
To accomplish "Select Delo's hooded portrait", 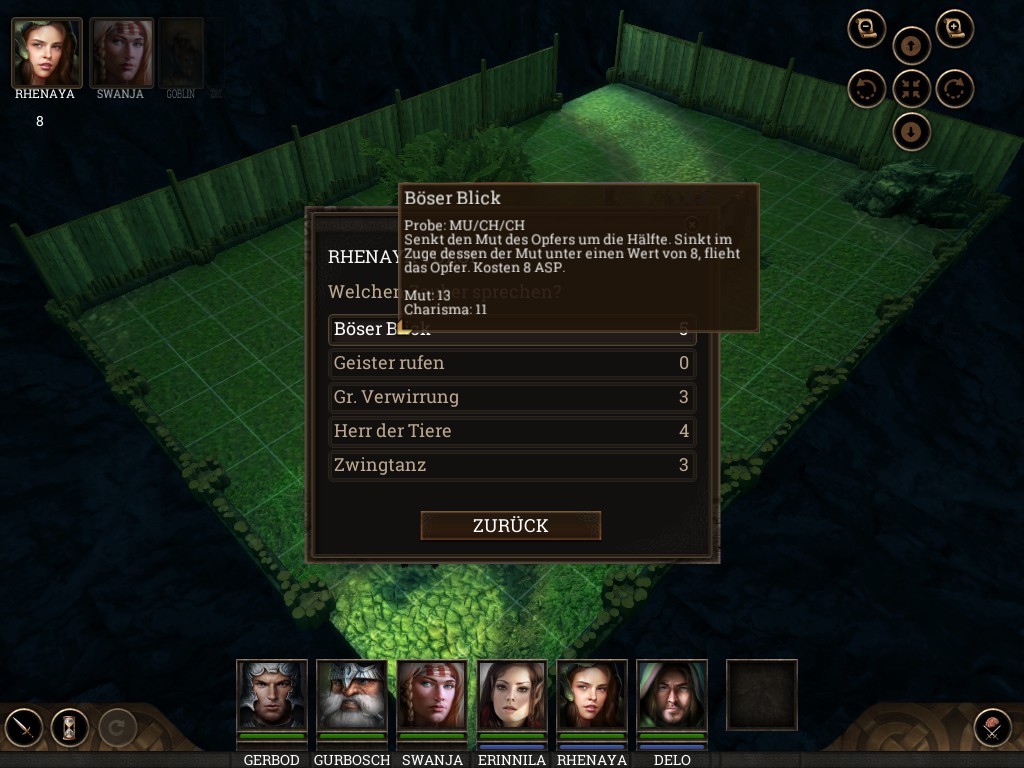I will click(671, 695).
